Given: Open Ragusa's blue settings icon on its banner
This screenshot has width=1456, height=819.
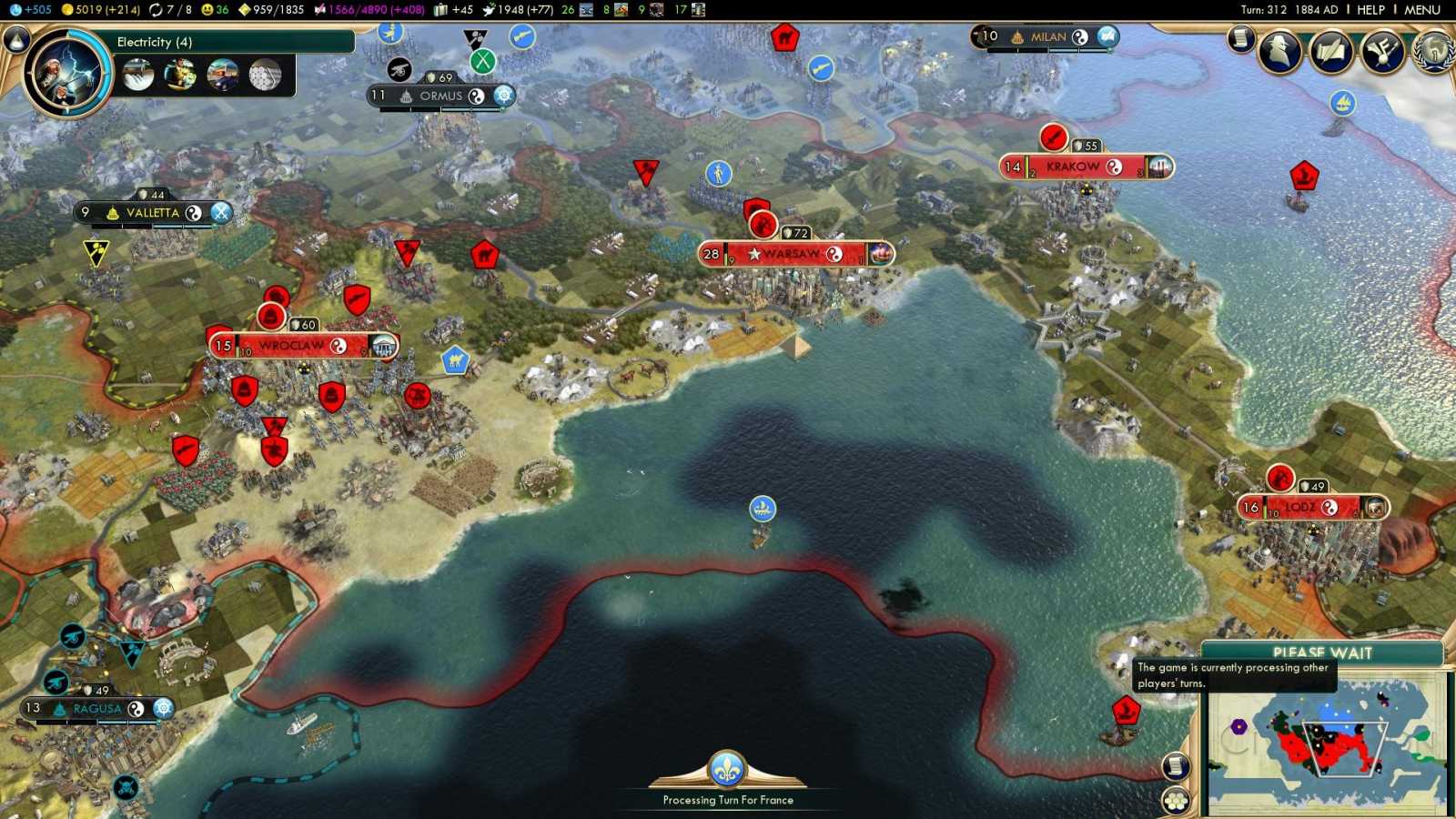Looking at the screenshot, I should pyautogui.click(x=162, y=707).
